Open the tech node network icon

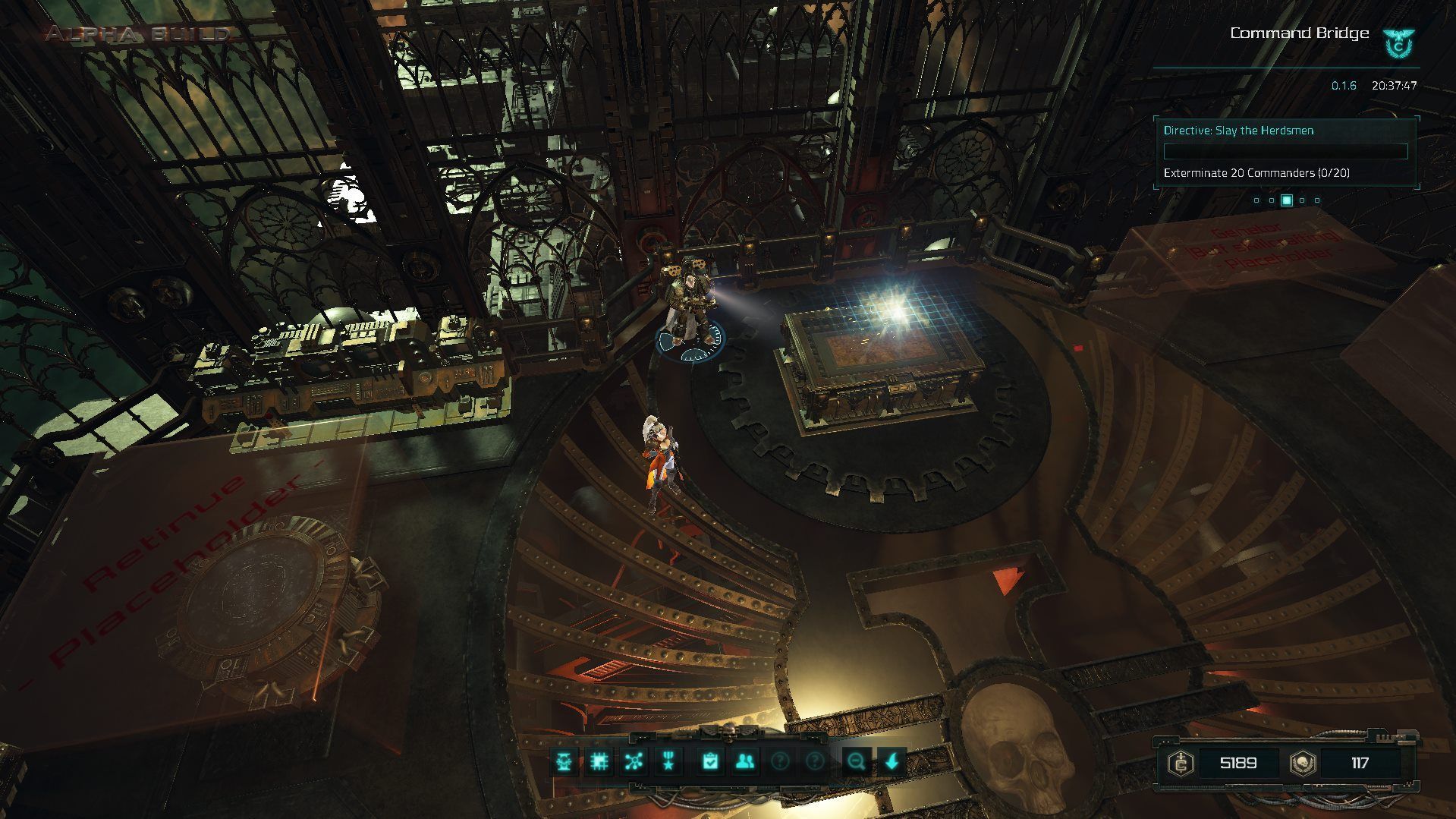point(636,761)
